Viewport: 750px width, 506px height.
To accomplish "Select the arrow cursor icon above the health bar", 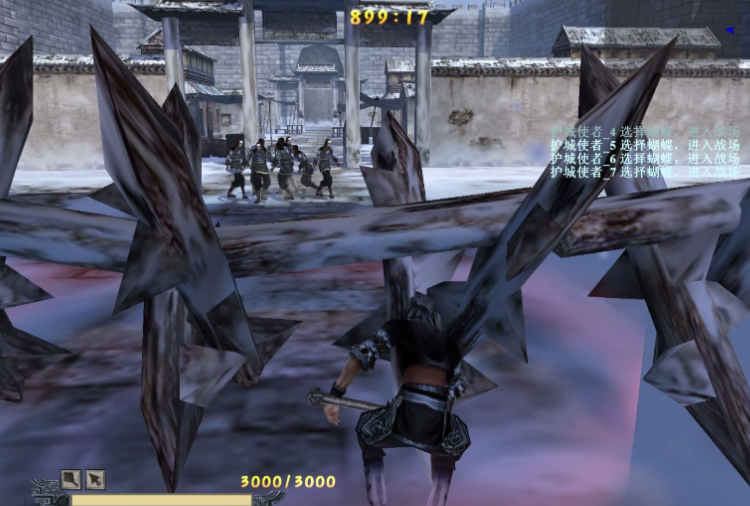I will pyautogui.click(x=95, y=479).
